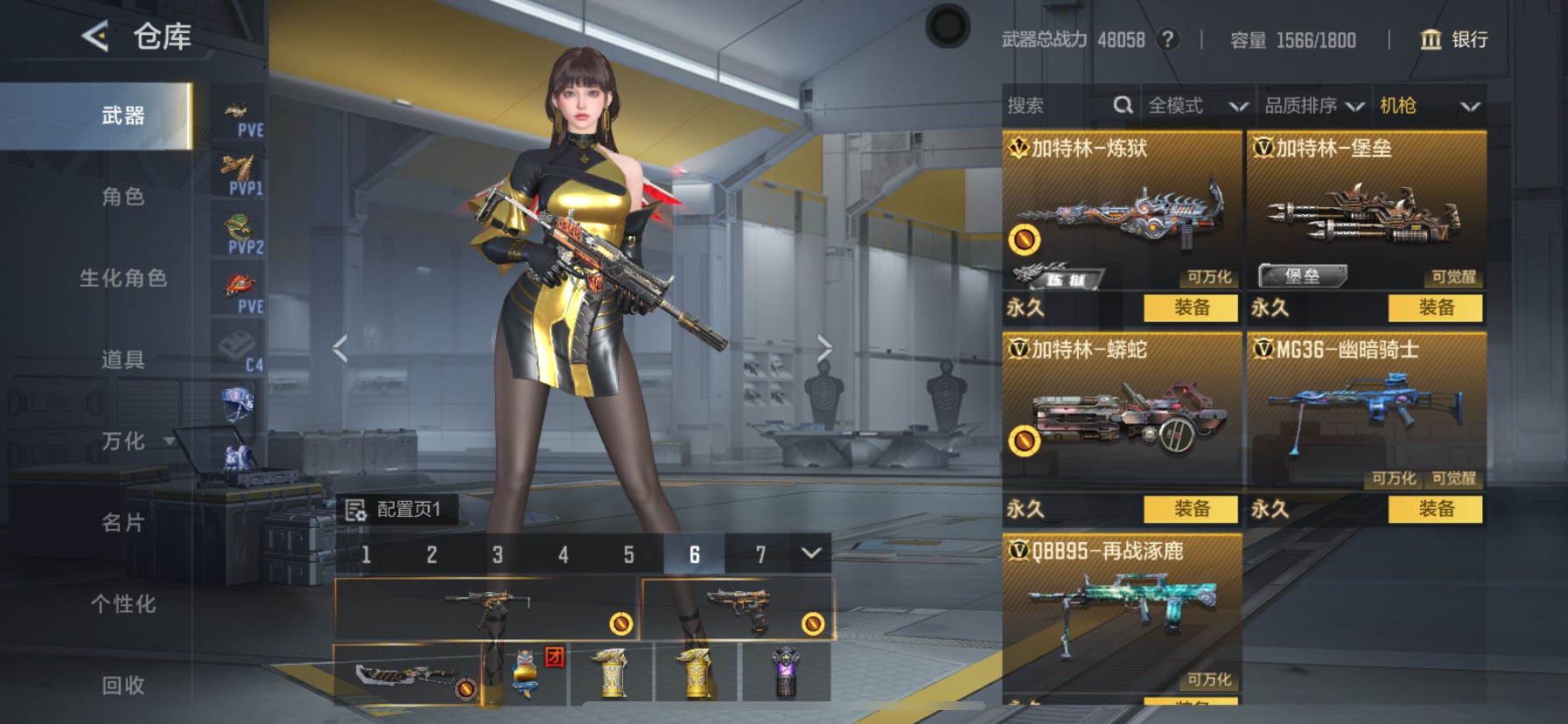Open the 生化角色 category
The height and width of the screenshot is (724, 1568).
pyautogui.click(x=122, y=278)
